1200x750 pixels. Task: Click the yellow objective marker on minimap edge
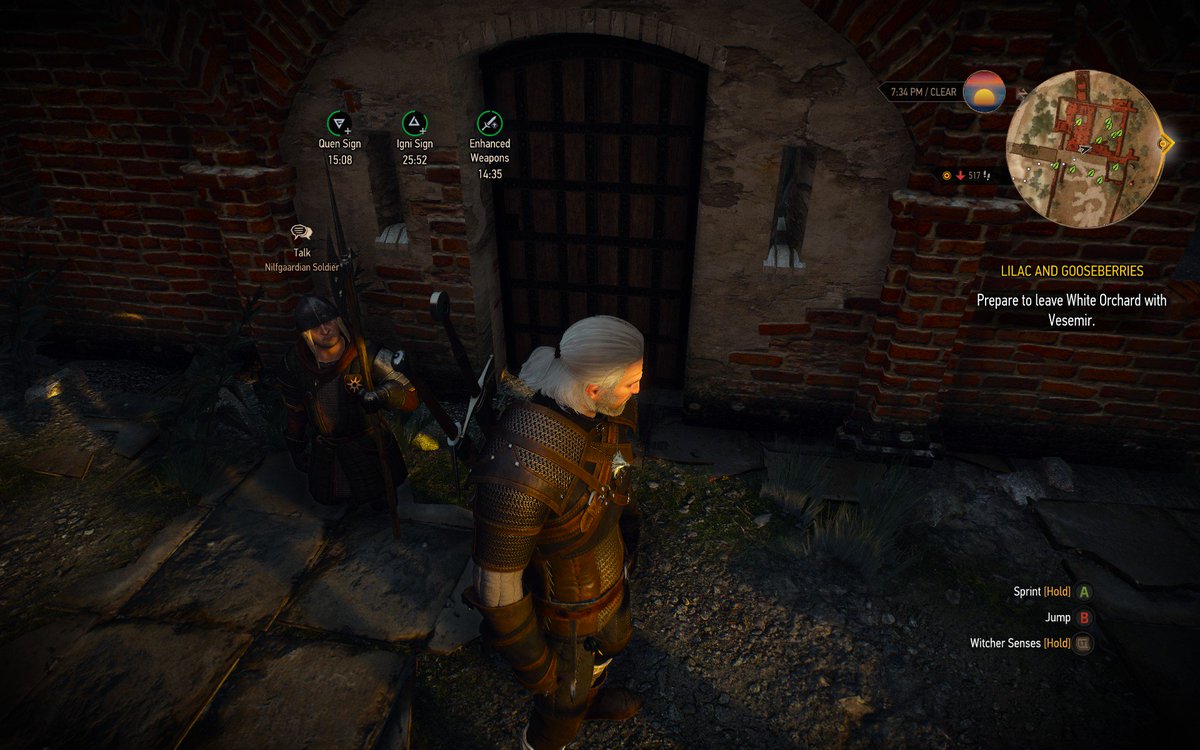point(1165,143)
